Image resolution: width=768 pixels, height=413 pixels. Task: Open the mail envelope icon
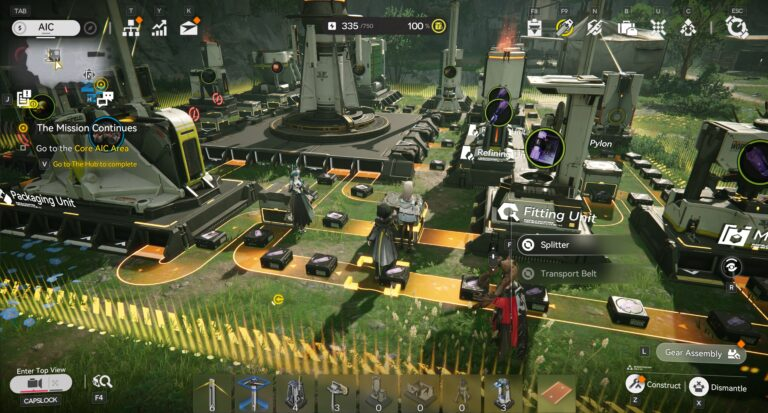(x=189, y=28)
